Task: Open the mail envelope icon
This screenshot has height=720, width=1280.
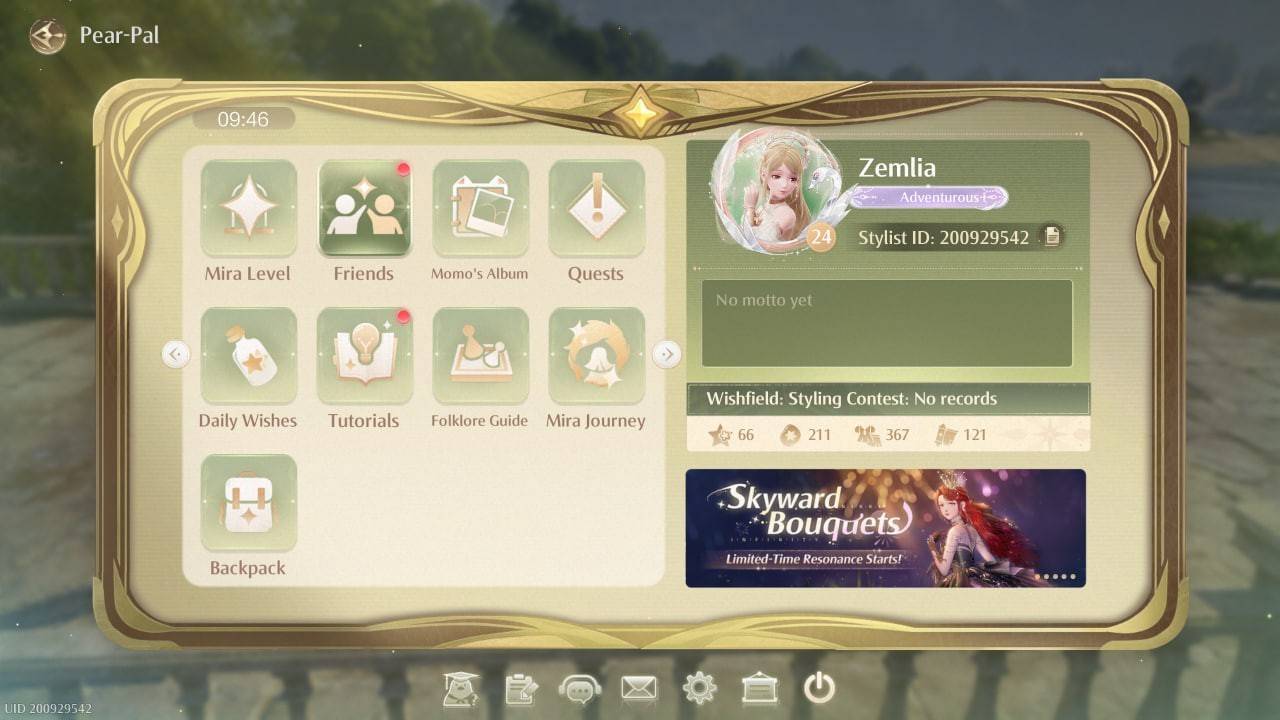Action: [640, 688]
